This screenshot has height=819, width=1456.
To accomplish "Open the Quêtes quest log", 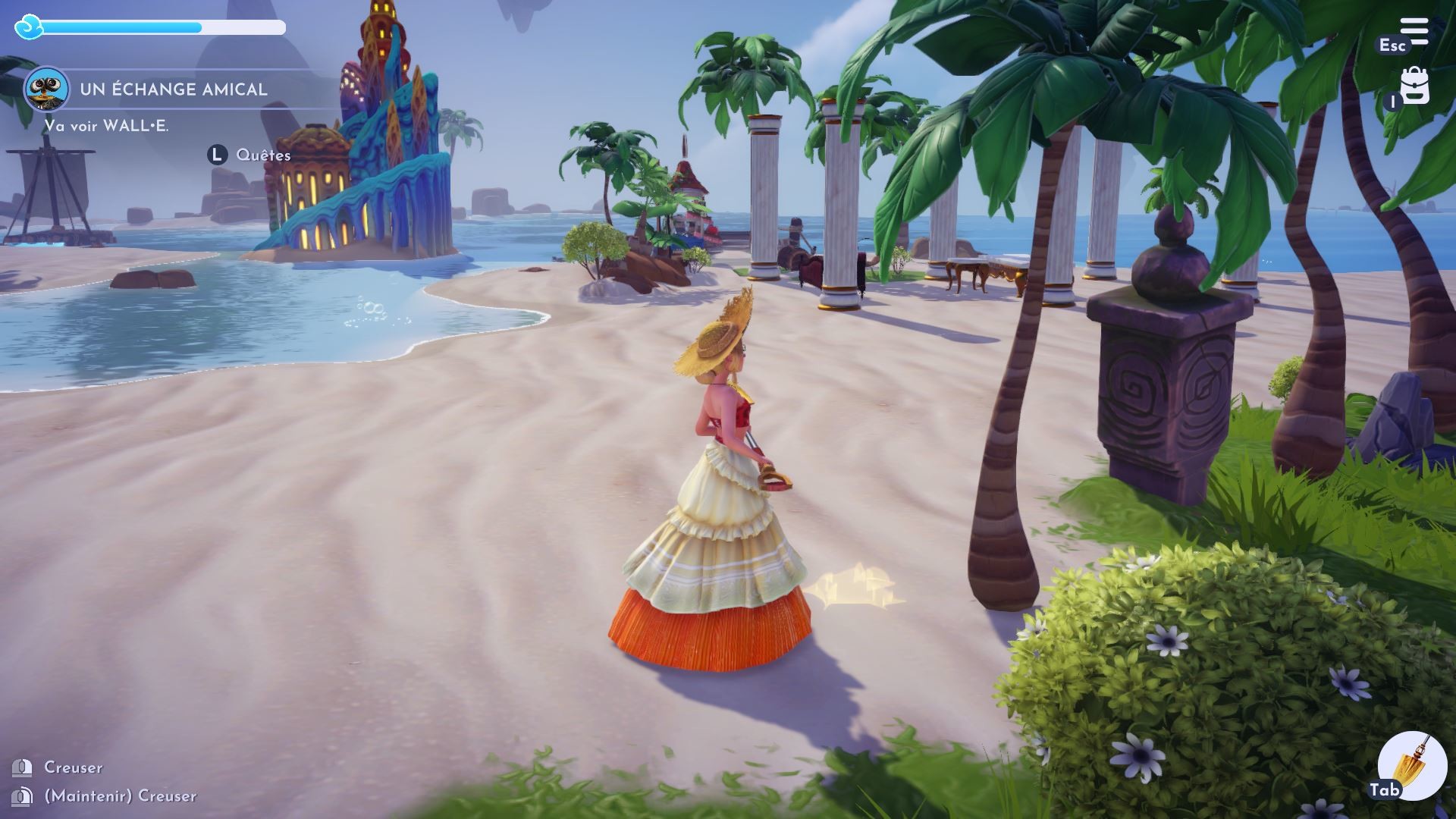I will click(262, 155).
